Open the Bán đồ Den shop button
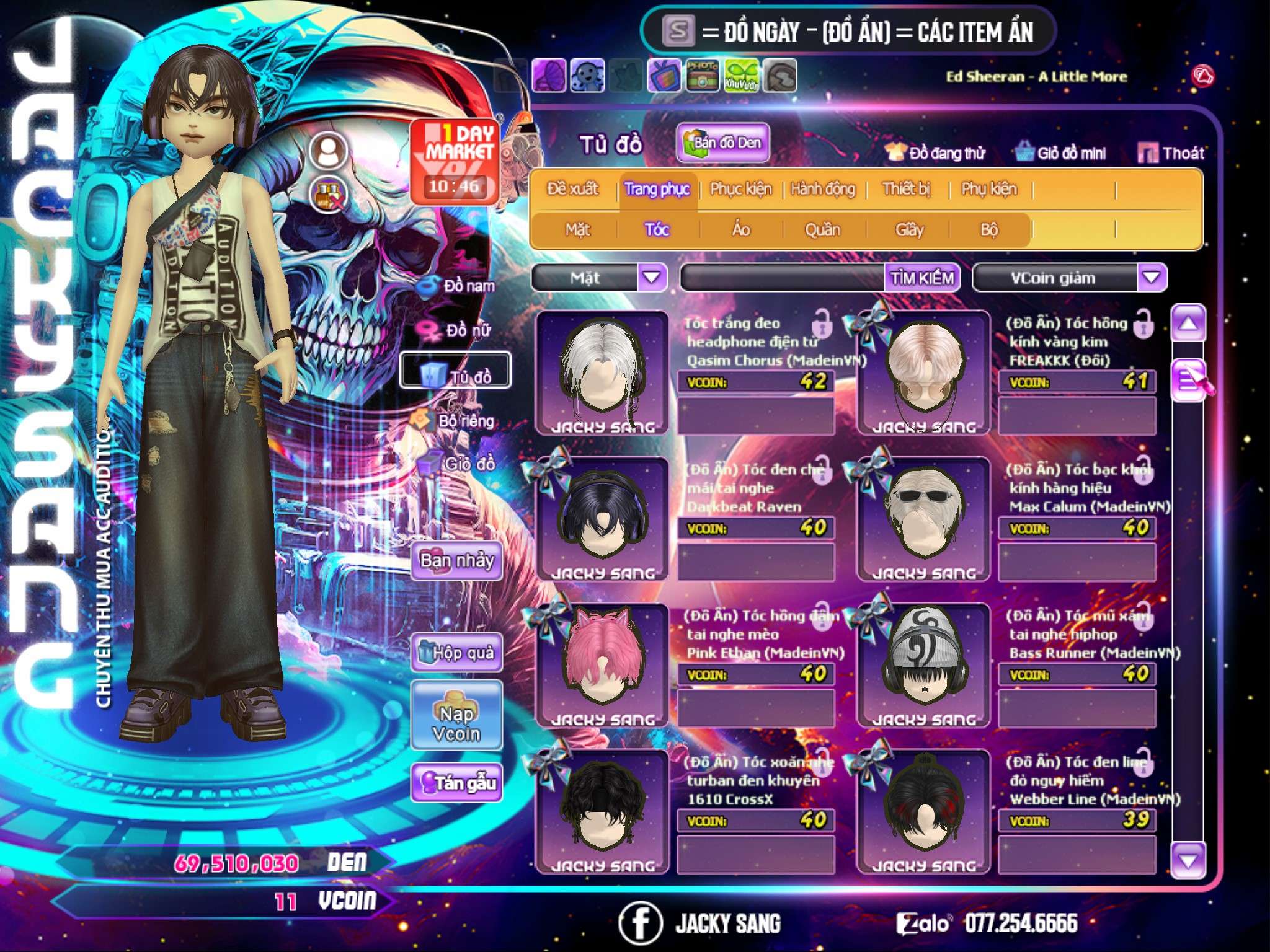The image size is (1270, 952). 722,143
